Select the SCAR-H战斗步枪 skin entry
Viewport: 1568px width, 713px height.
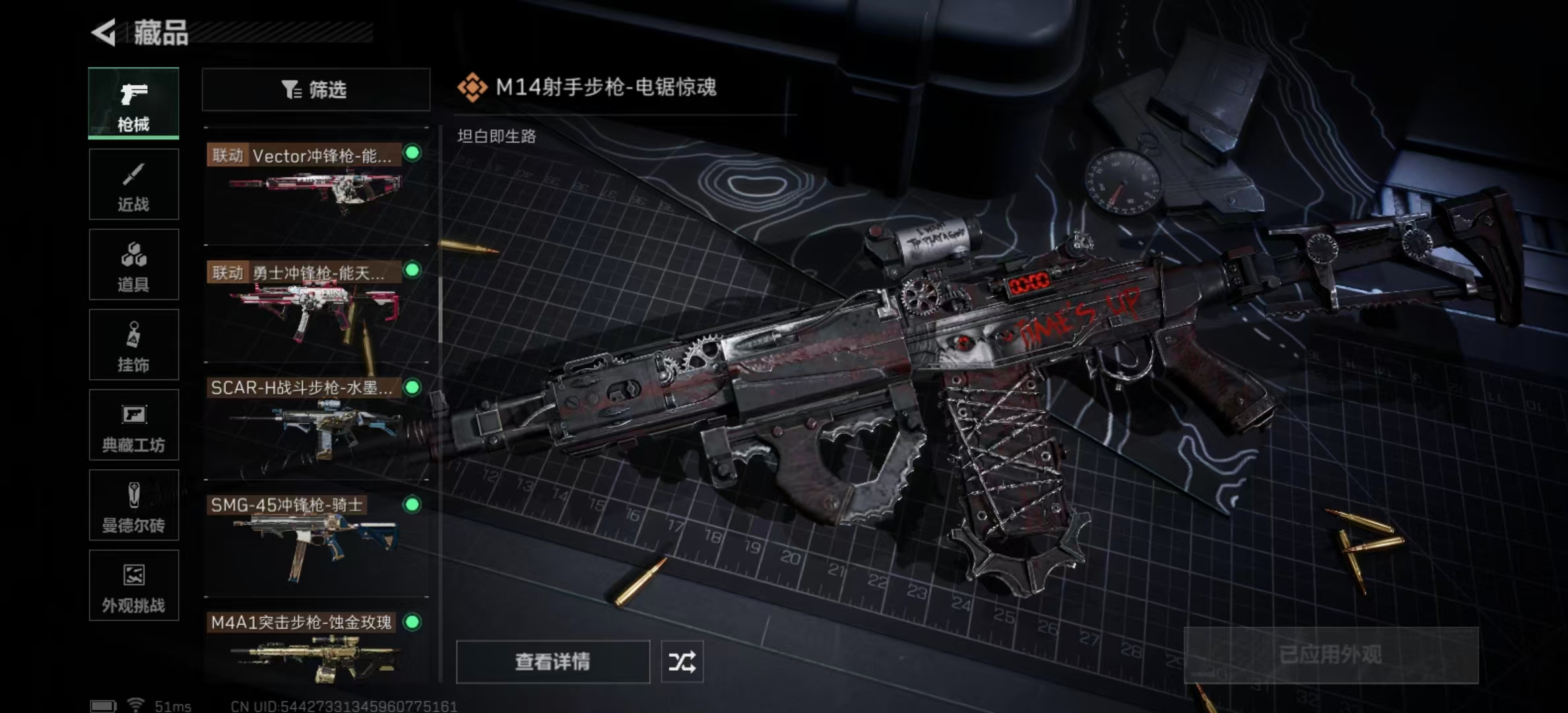click(x=315, y=421)
